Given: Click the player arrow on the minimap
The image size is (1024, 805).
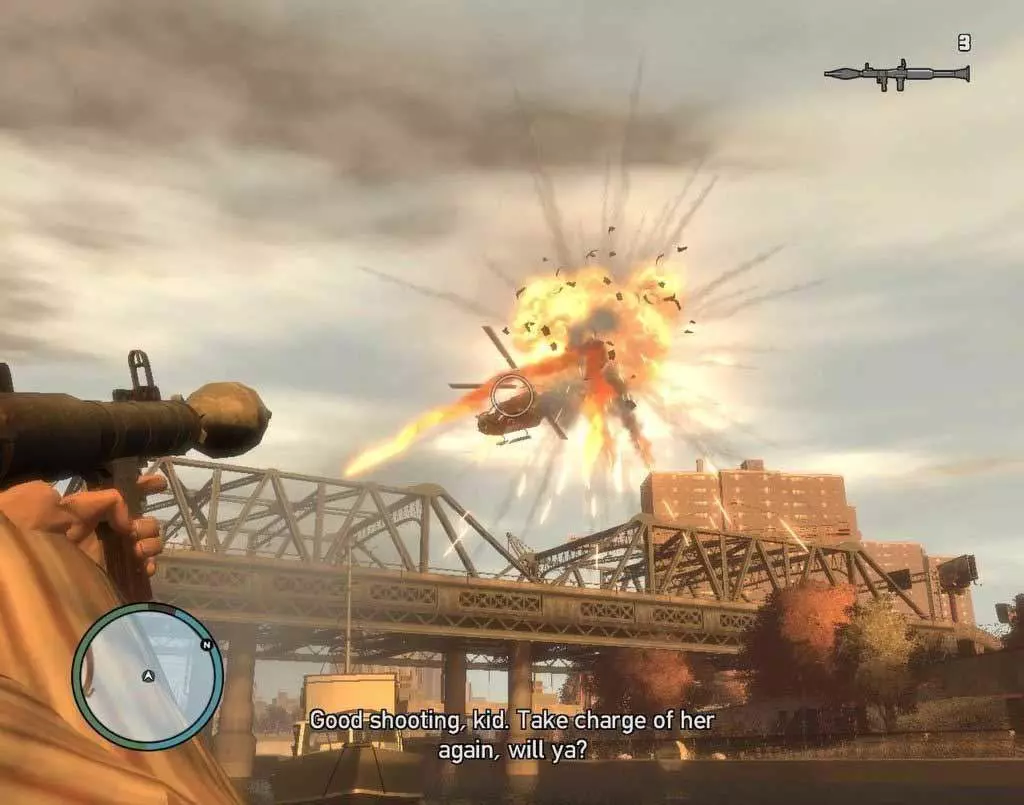Looking at the screenshot, I should pyautogui.click(x=148, y=676).
